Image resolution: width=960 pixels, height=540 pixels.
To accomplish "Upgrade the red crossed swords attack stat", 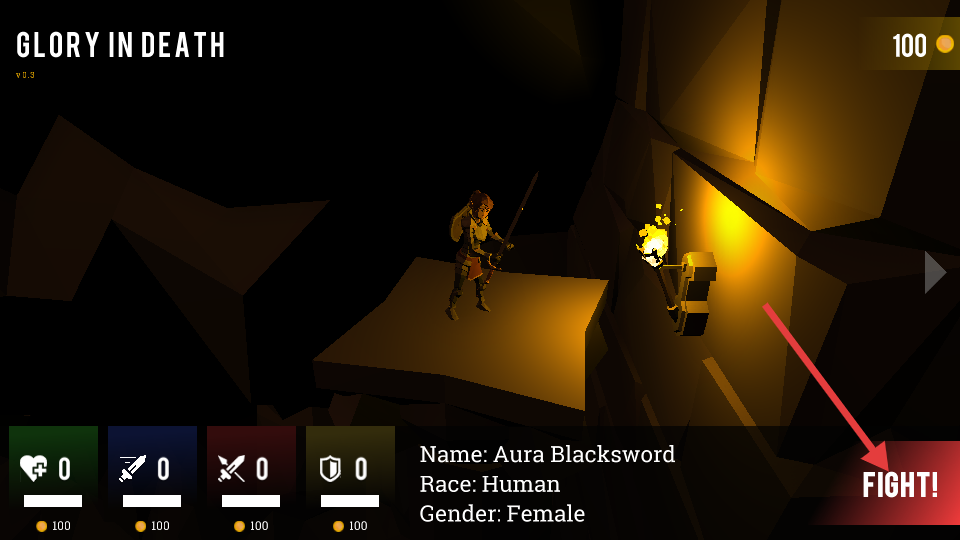I will click(251, 470).
